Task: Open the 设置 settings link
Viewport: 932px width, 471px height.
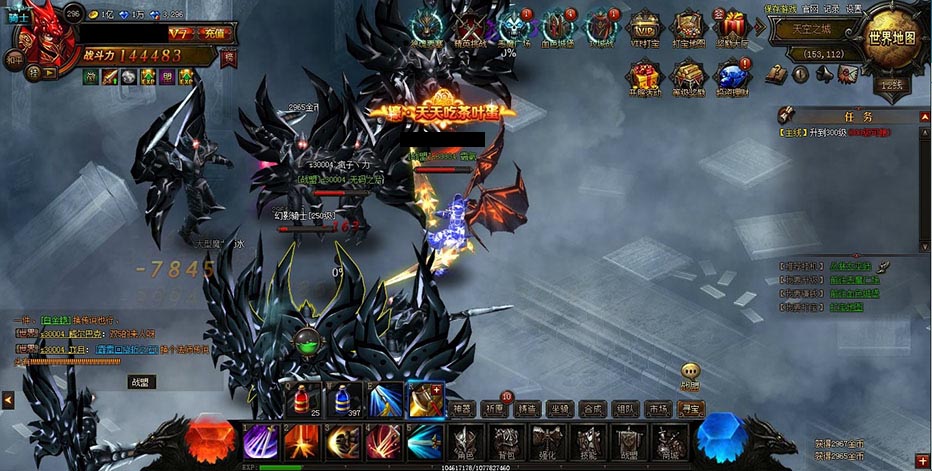Action: tap(854, 9)
